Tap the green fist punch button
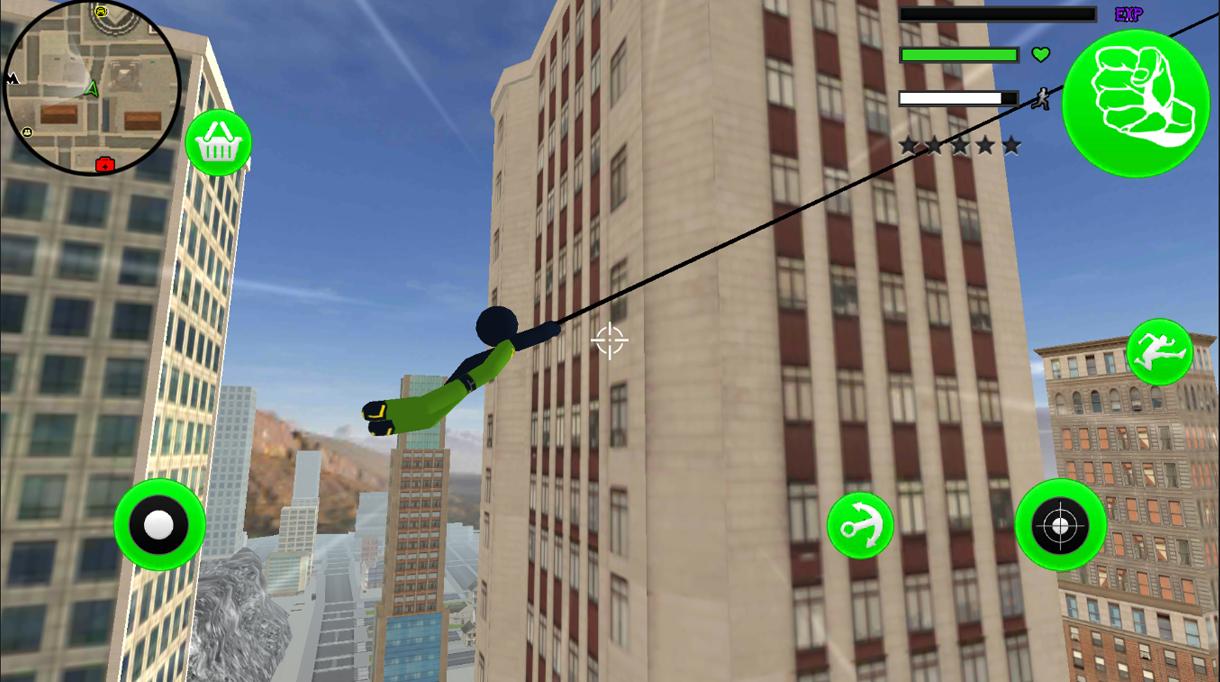 tap(1136, 103)
